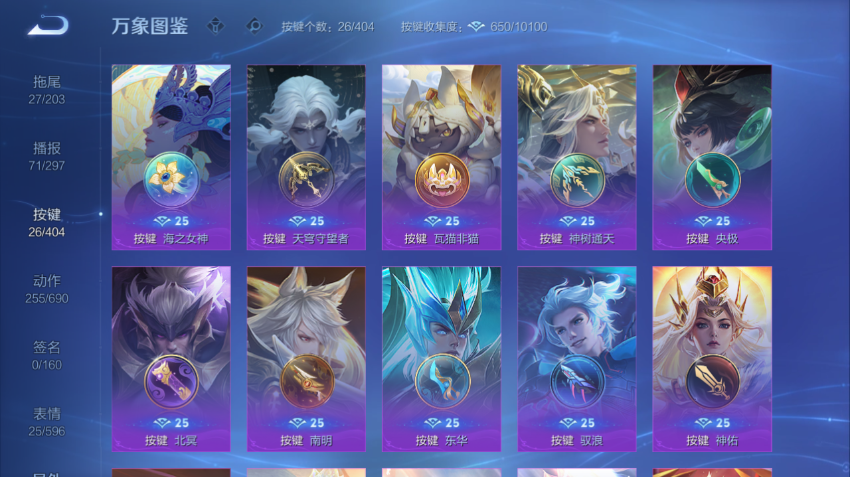The height and width of the screenshot is (477, 850).
Task: Open the 北冥 button skin card
Action: (171, 358)
